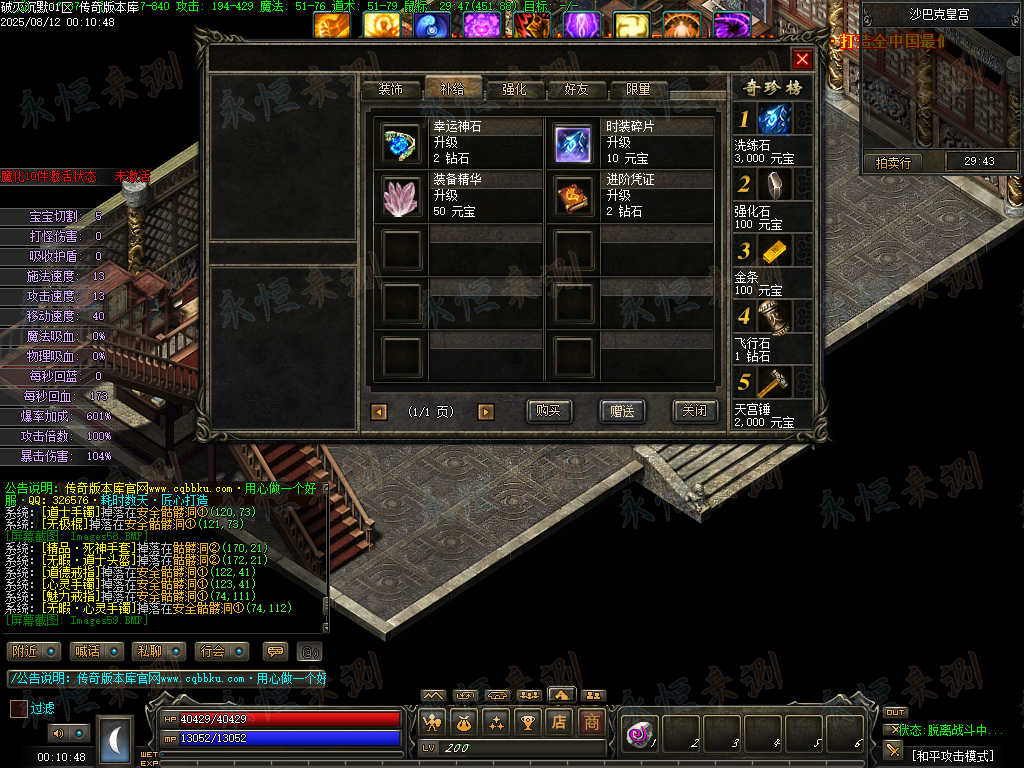Open the 强化 shop tab
Viewport: 1024px width, 768px height.
point(514,89)
